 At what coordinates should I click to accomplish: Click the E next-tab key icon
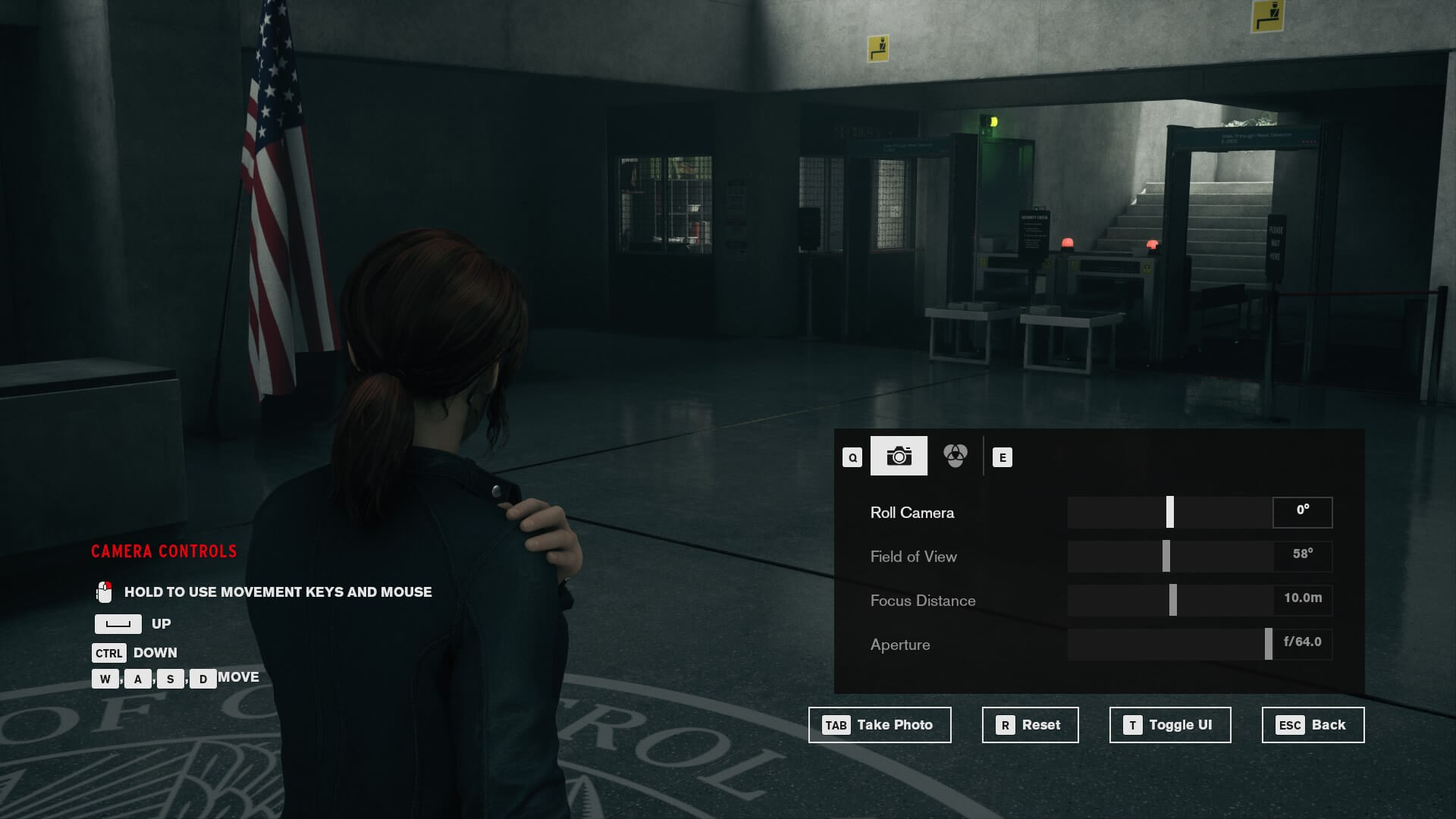1004,457
